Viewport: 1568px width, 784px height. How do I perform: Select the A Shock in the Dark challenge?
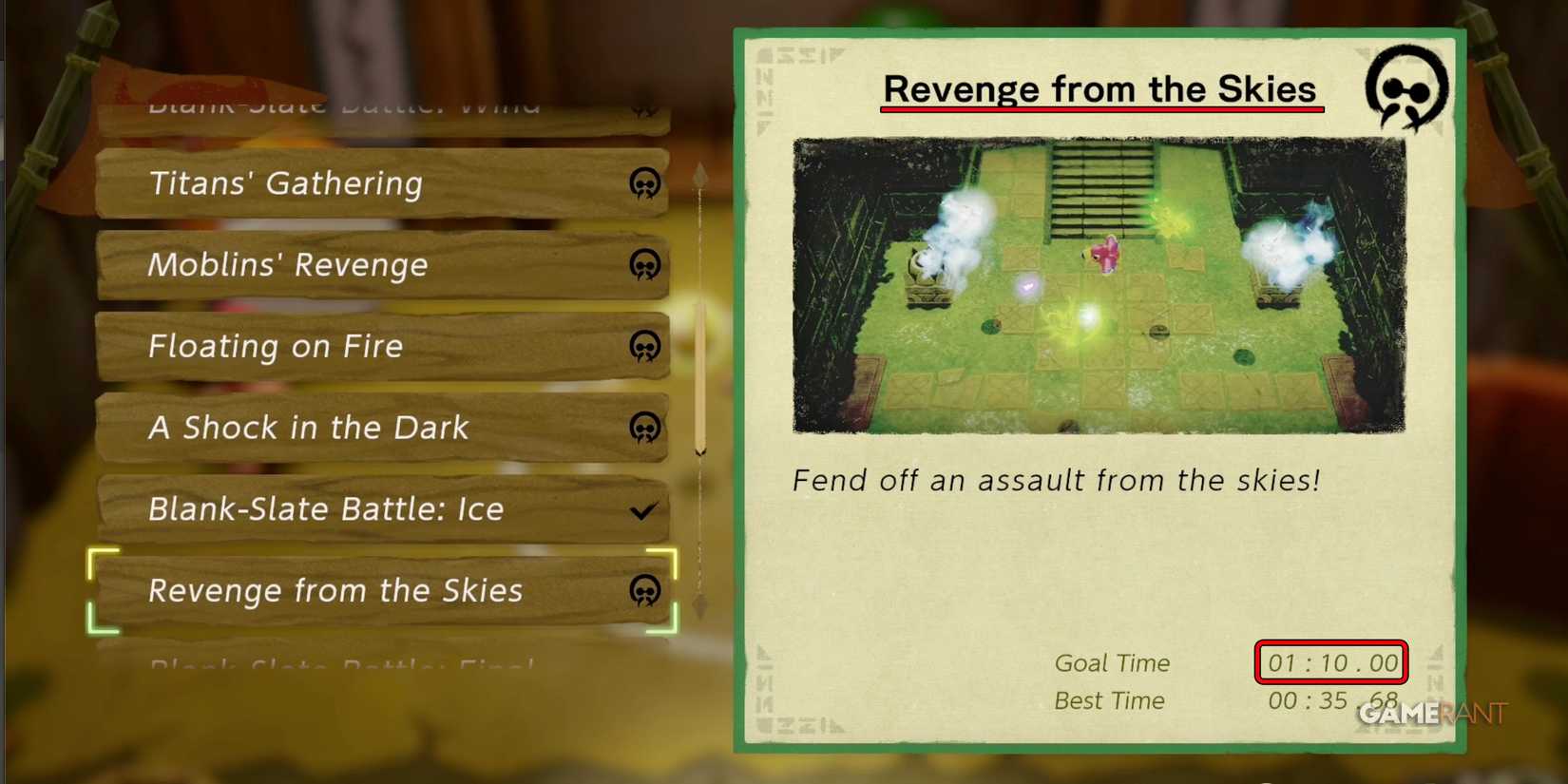pos(307,429)
